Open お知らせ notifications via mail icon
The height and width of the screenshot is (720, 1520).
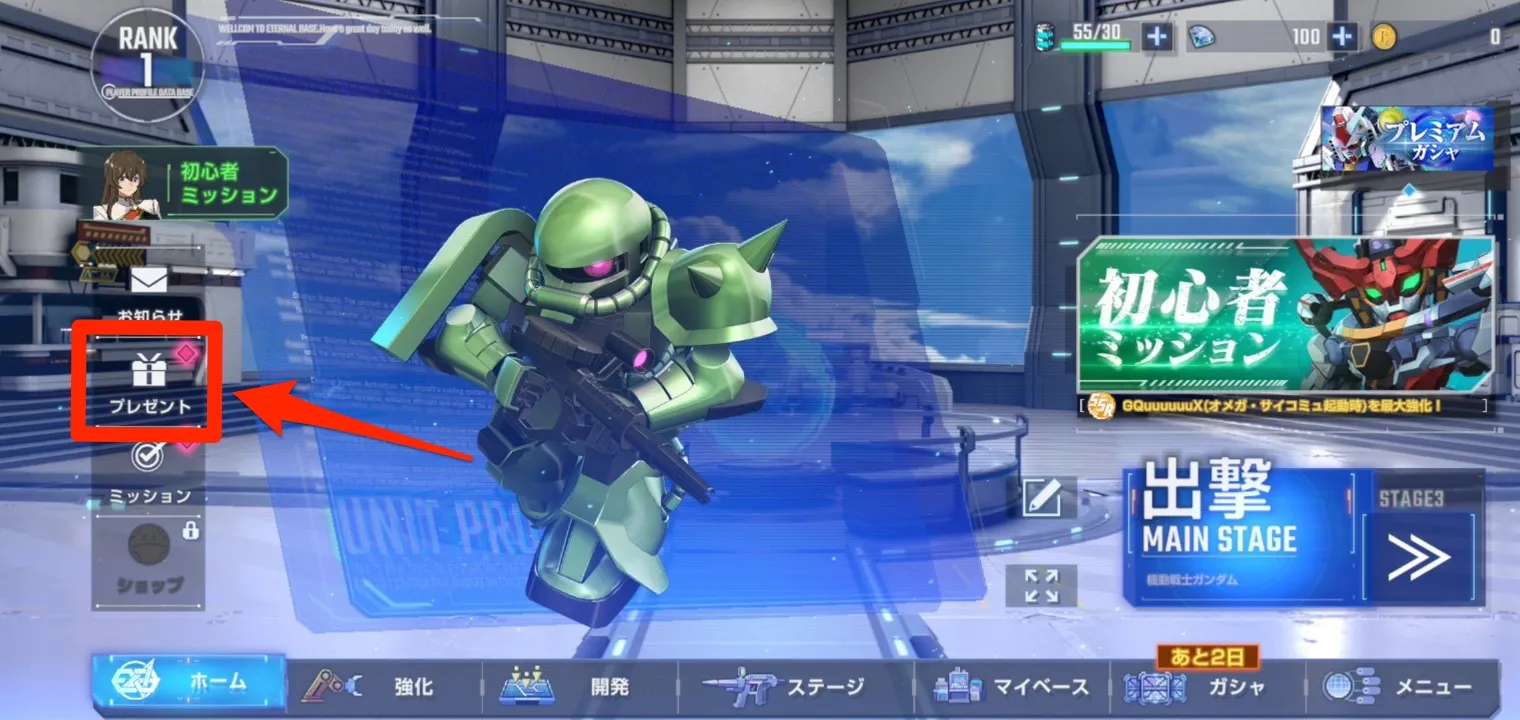148,283
